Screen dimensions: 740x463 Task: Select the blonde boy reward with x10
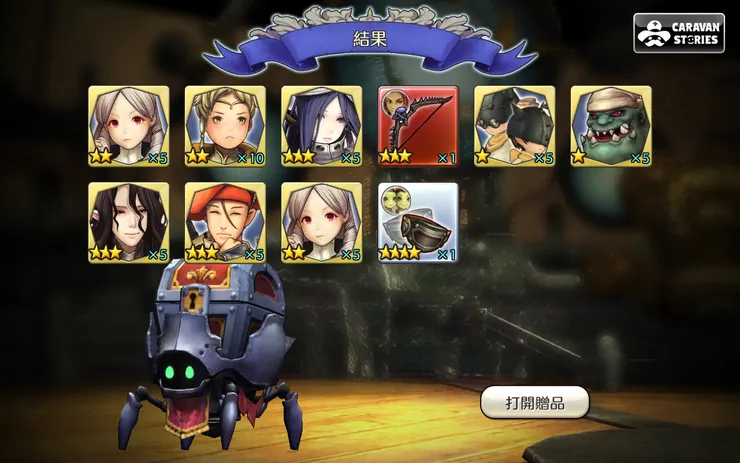(225, 126)
